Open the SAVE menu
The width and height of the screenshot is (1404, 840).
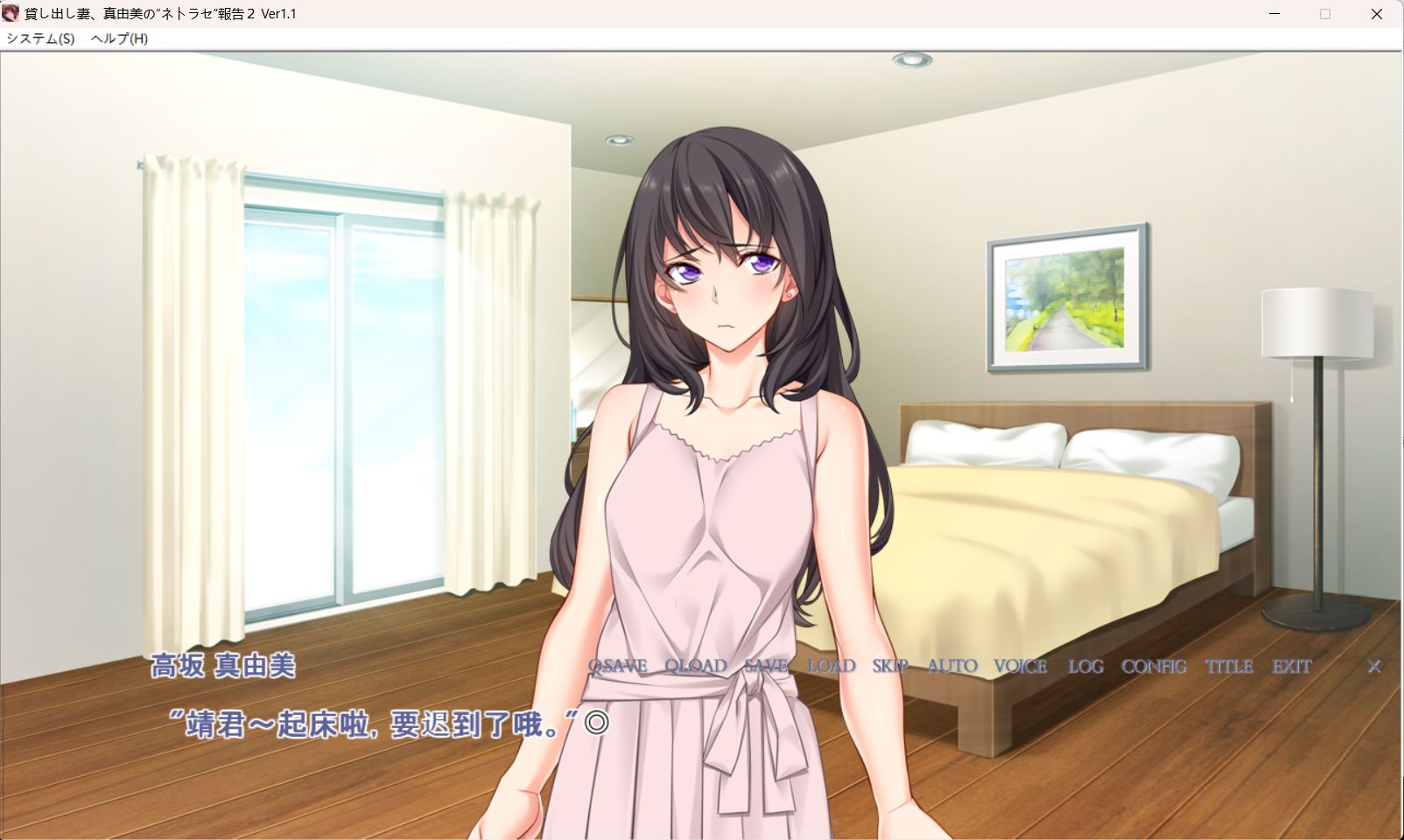pos(766,667)
